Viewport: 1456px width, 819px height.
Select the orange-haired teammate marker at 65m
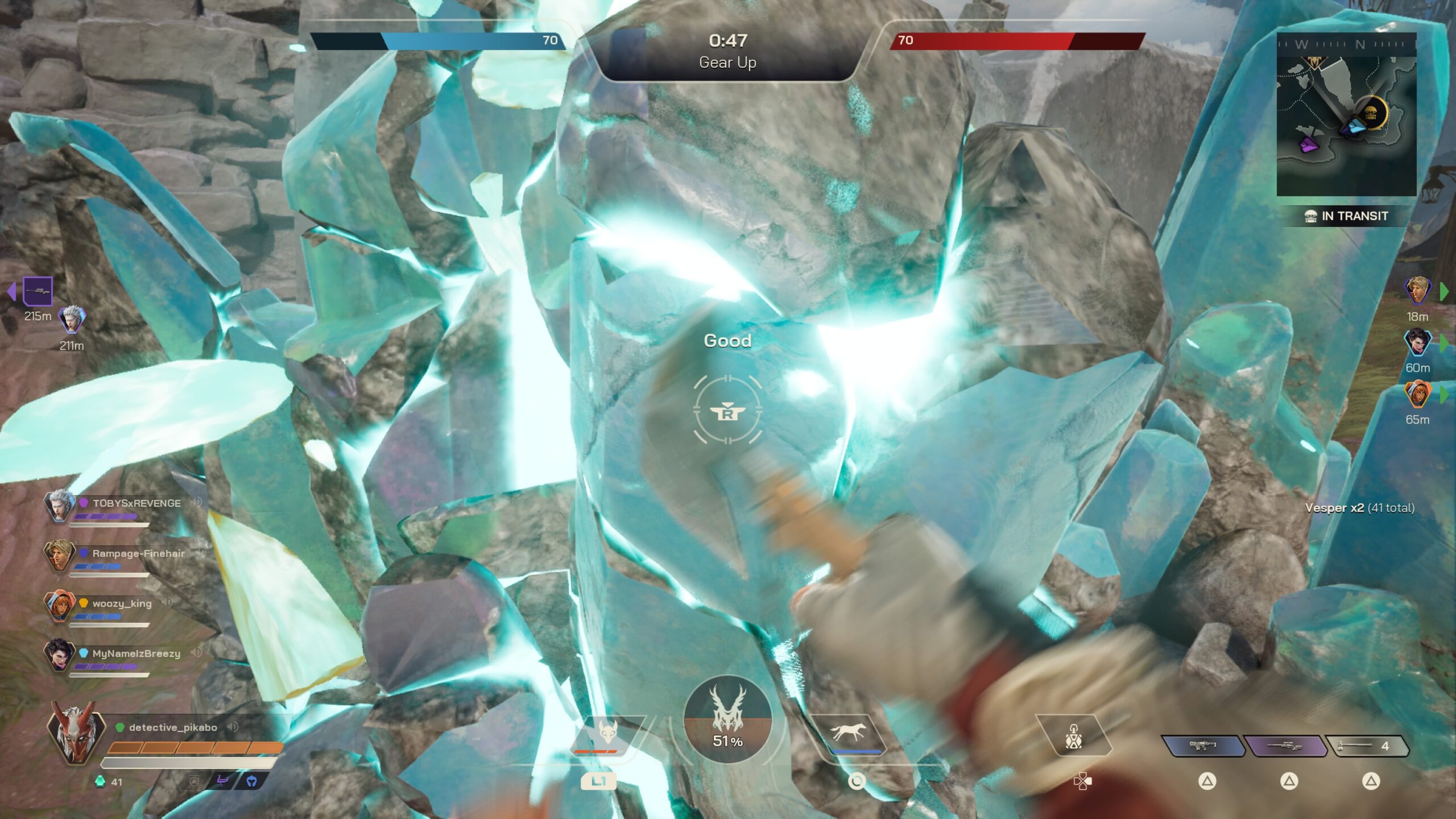point(1417,394)
